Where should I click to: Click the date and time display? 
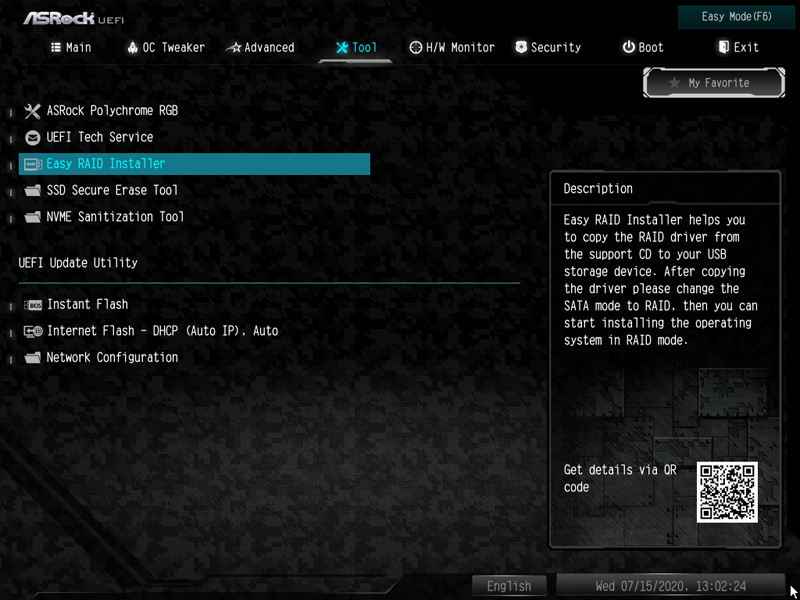pos(670,586)
